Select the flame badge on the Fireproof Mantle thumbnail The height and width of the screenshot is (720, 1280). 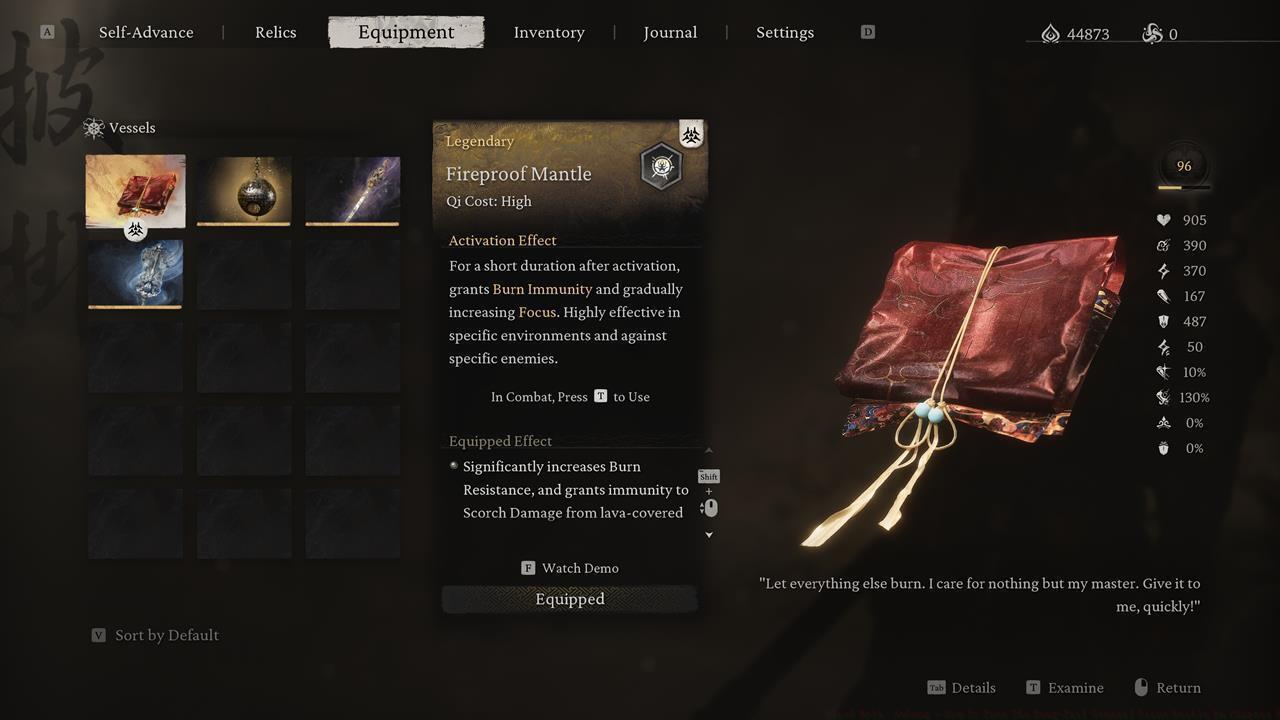[x=135, y=229]
